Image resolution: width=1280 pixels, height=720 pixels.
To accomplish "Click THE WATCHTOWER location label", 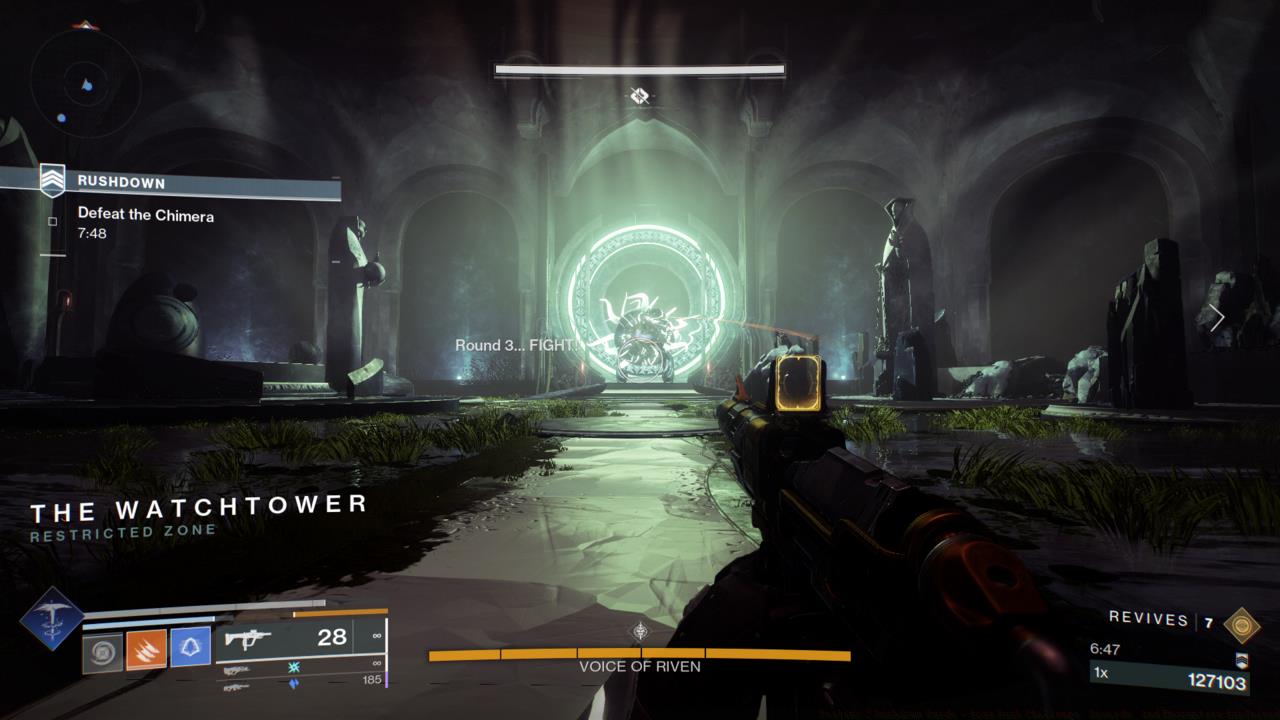I will tap(196, 507).
